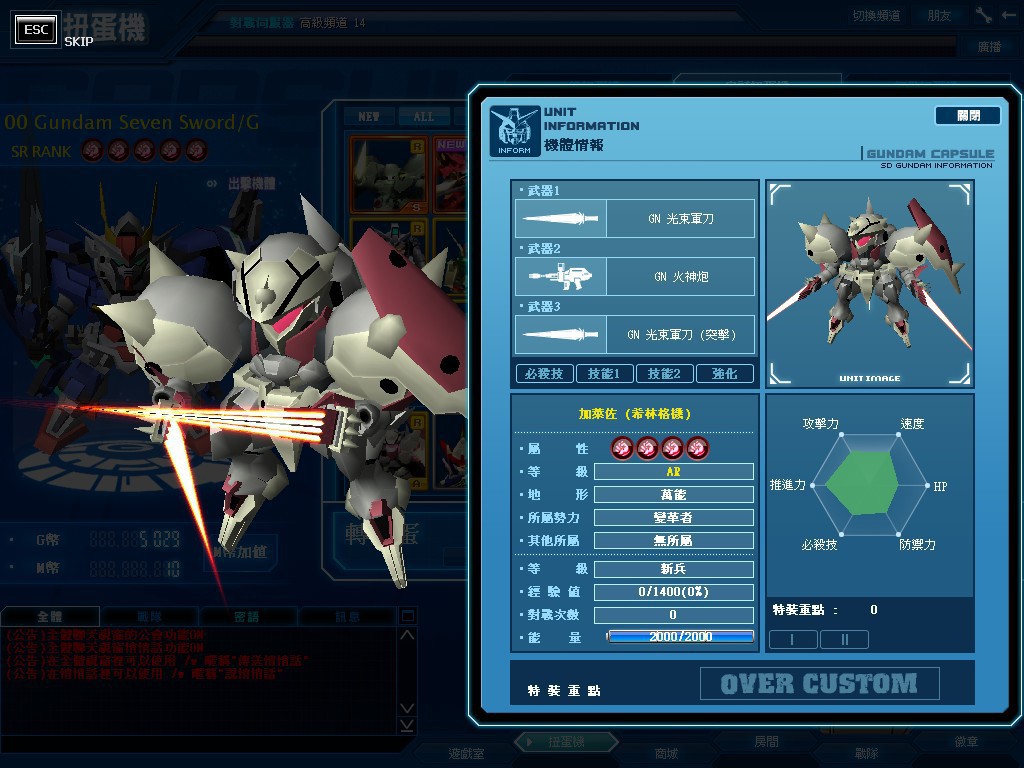Show the 必殺技 special attack info
Image resolution: width=1024 pixels, height=768 pixels.
coord(544,374)
